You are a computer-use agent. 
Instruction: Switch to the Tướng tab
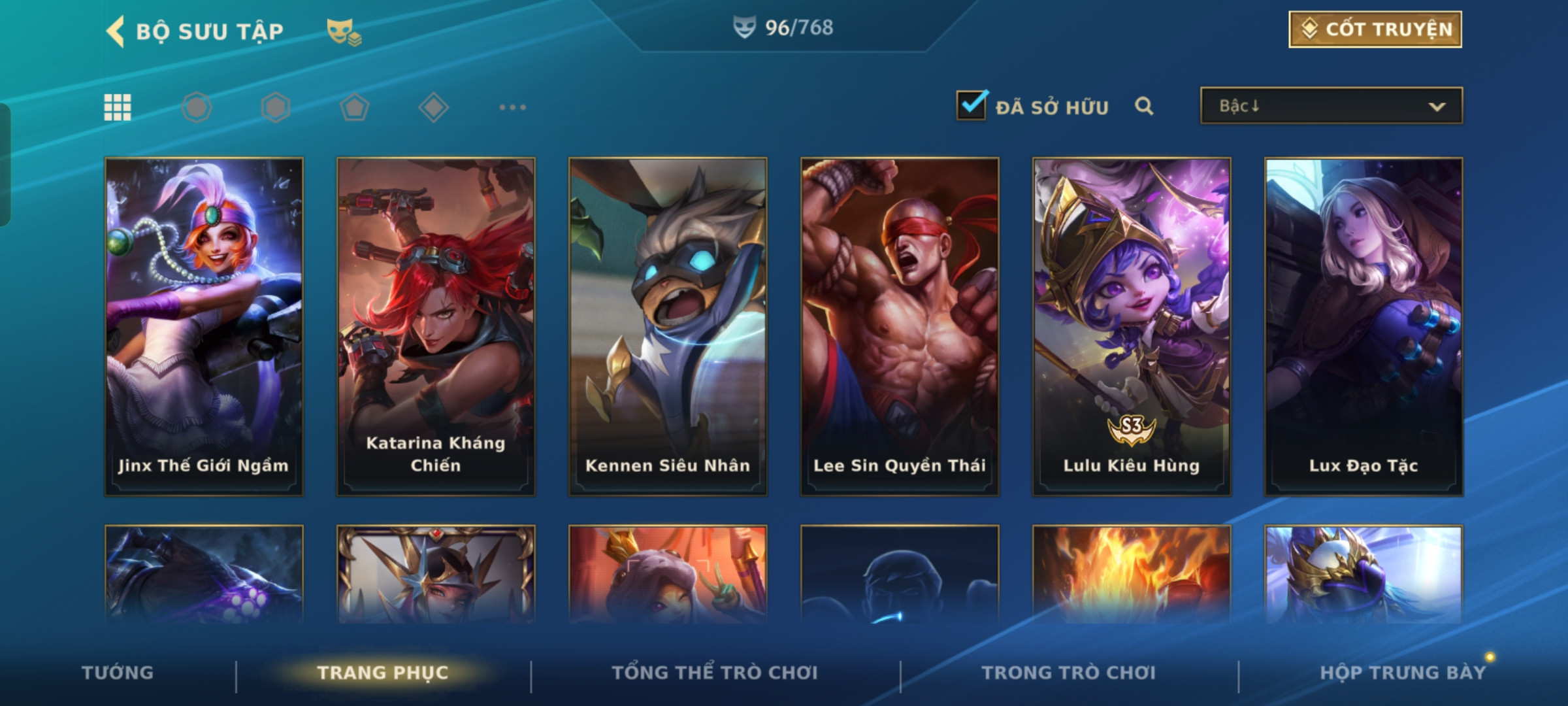118,673
